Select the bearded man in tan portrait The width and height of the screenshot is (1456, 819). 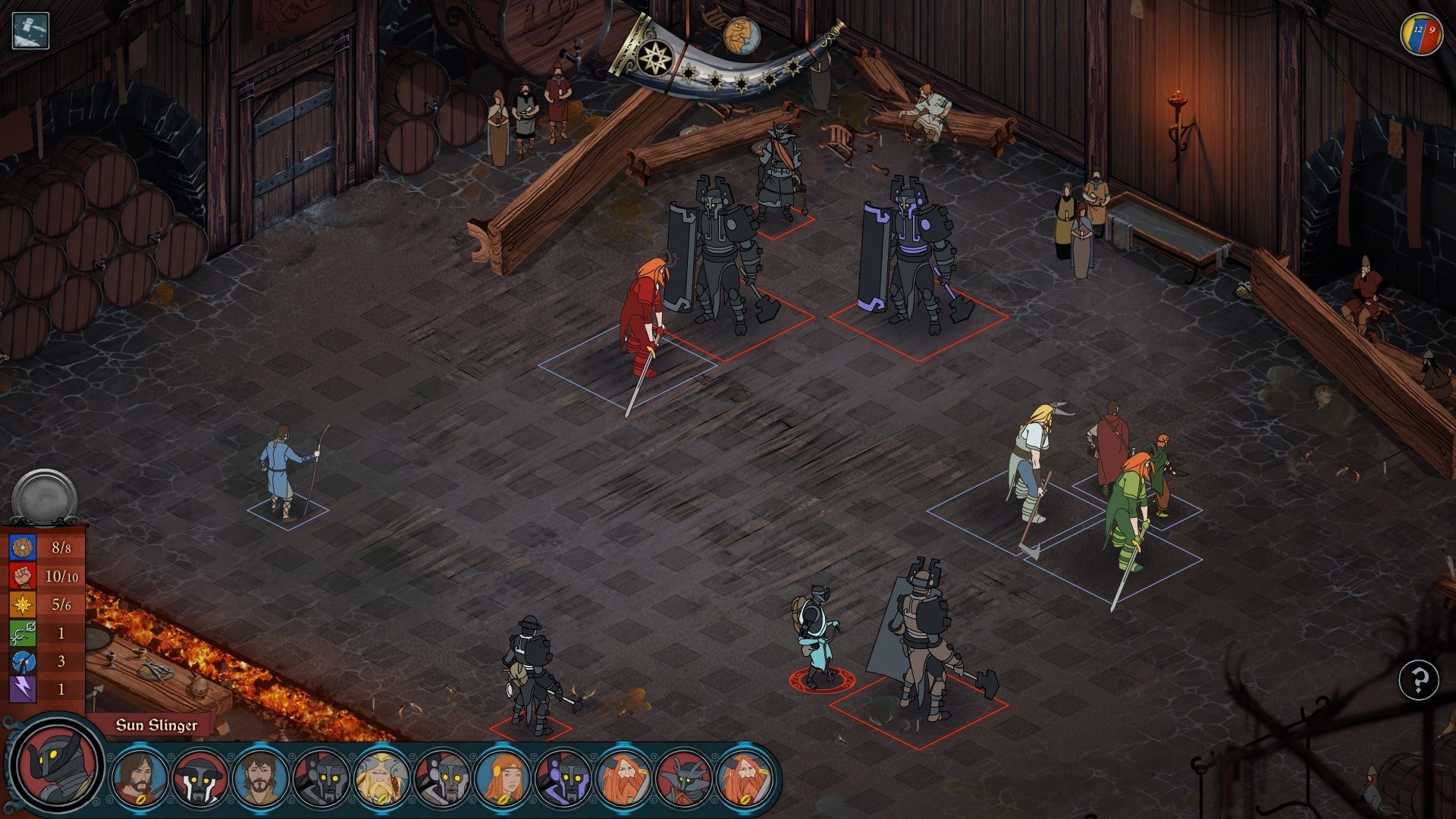tap(259, 777)
